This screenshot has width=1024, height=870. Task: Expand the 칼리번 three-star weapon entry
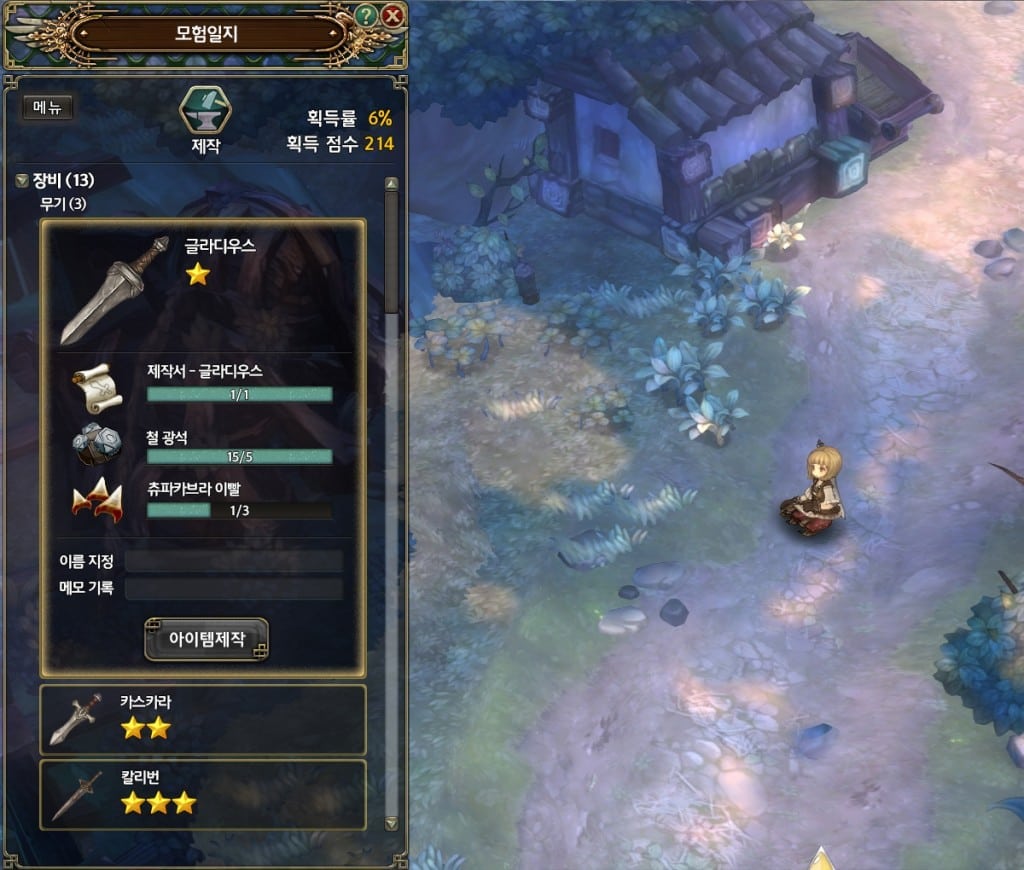click(203, 794)
